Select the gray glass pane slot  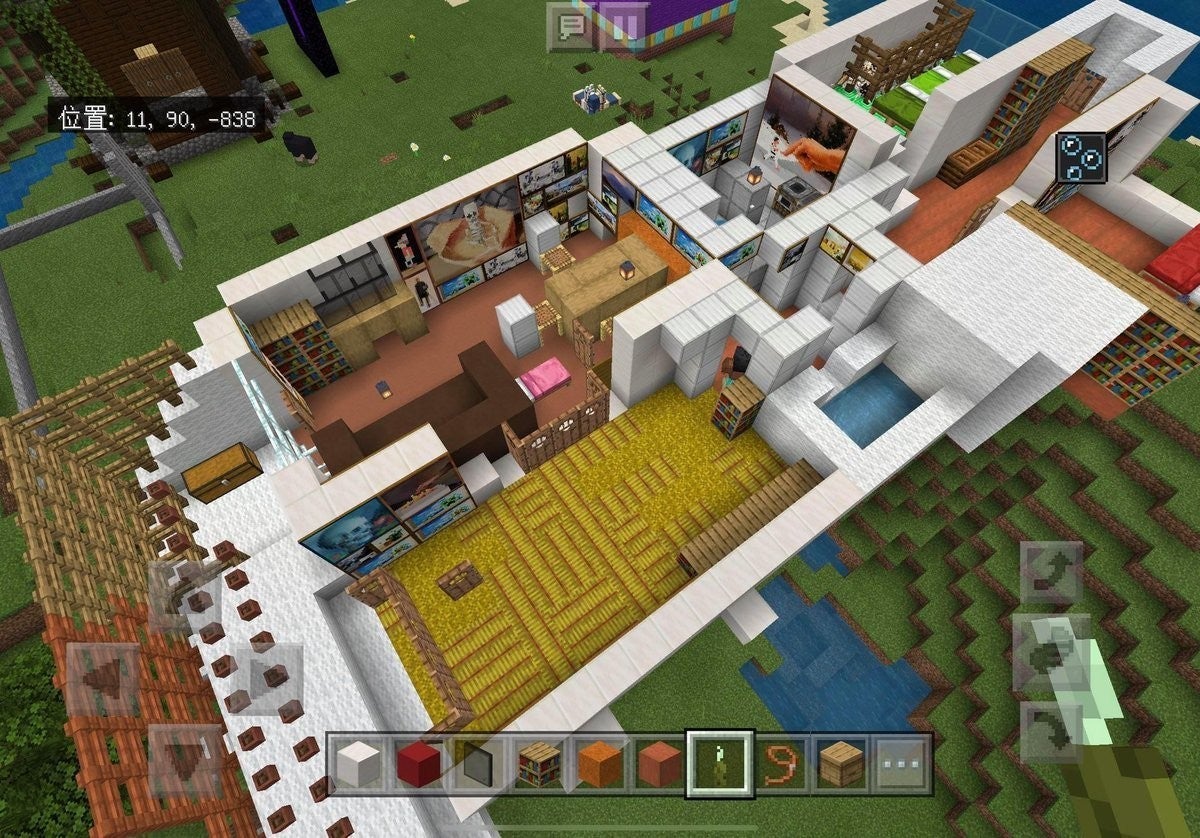(478, 765)
